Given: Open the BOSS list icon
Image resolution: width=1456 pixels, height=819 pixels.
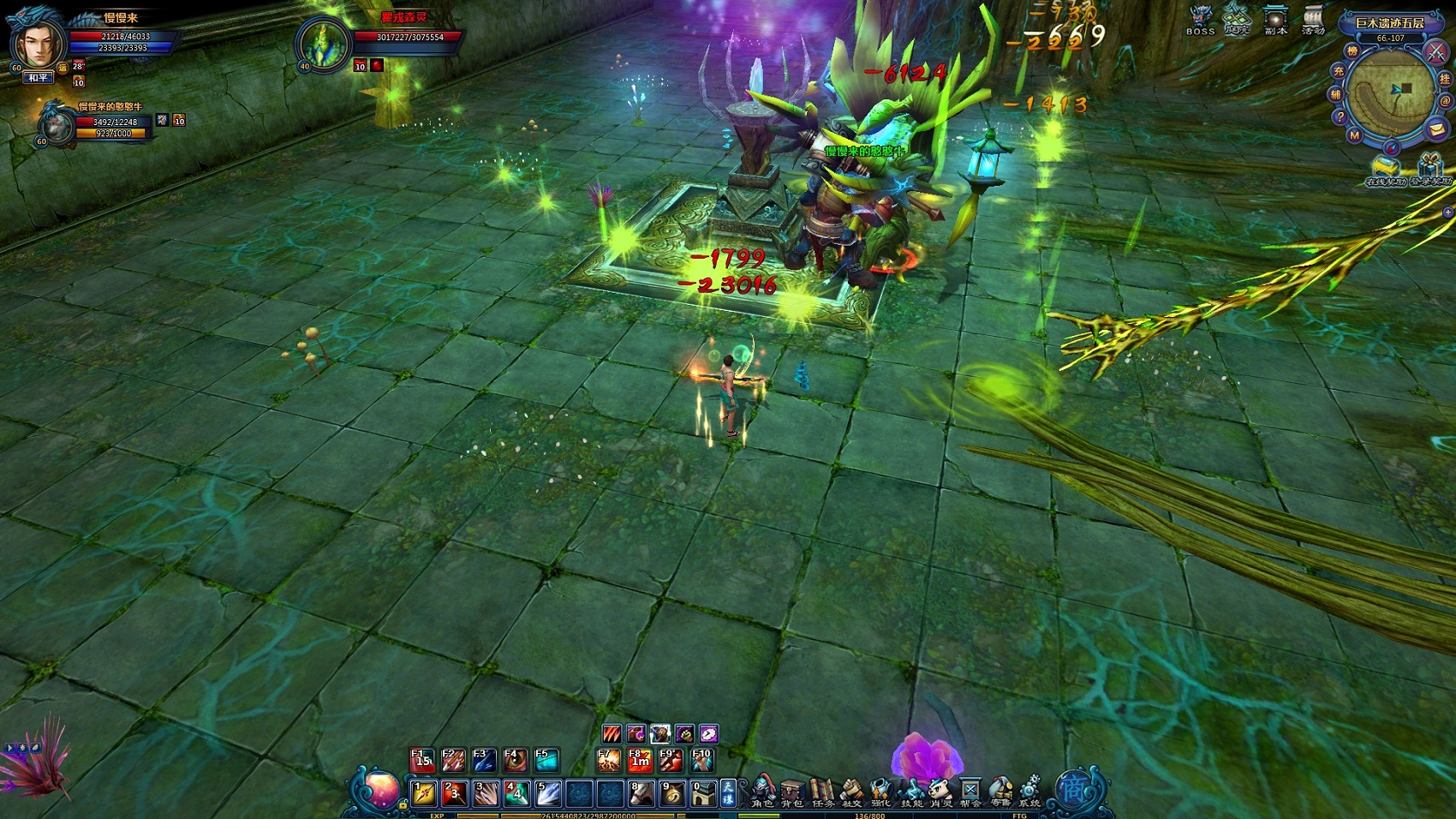Looking at the screenshot, I should point(1200,19).
